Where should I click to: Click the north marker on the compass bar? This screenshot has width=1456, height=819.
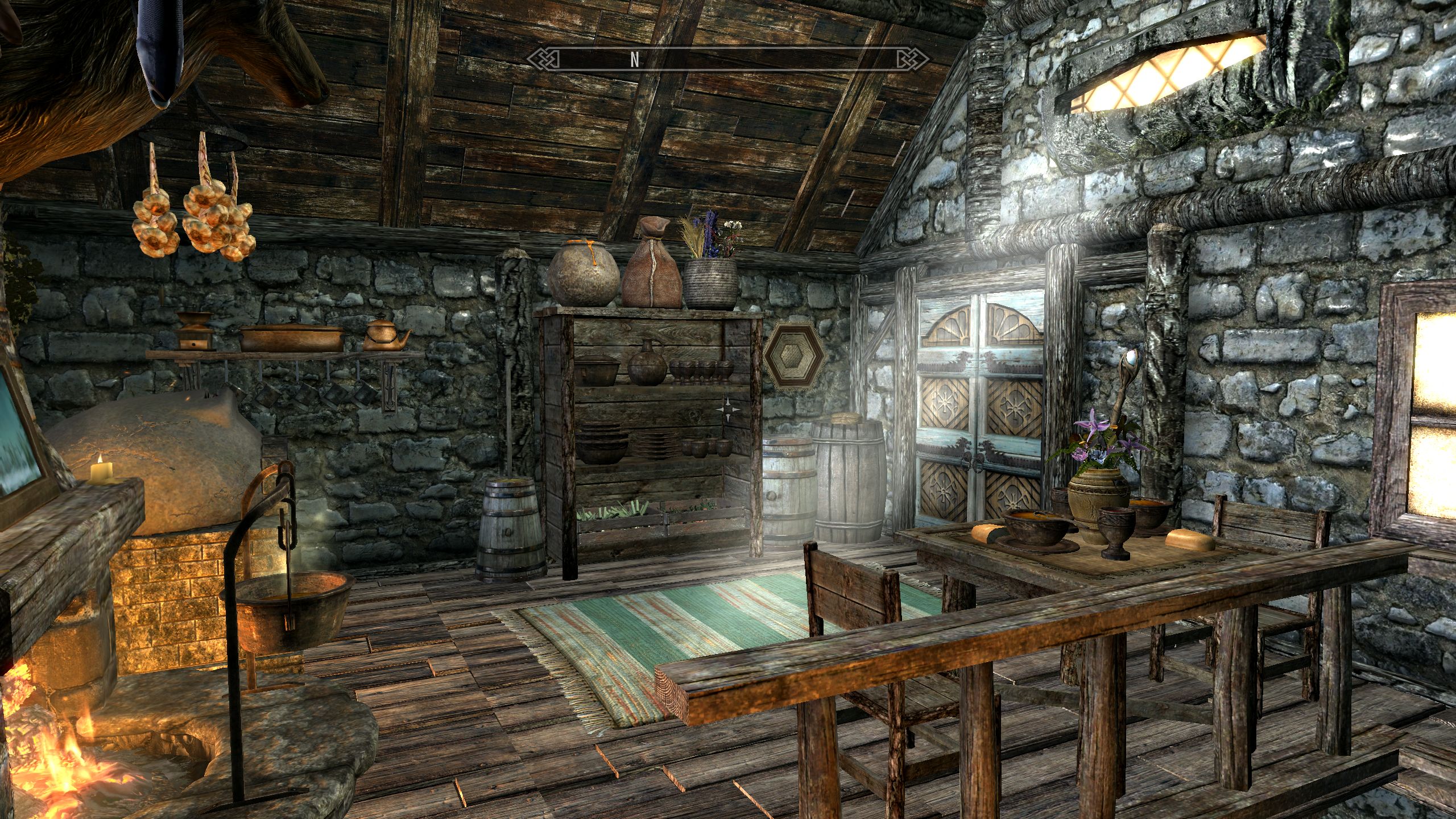click(635, 59)
